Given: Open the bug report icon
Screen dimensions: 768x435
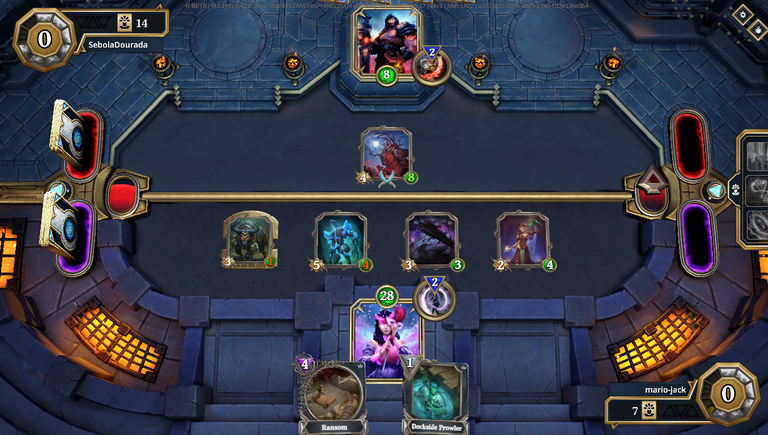Looking at the screenshot, I should pos(757,30).
